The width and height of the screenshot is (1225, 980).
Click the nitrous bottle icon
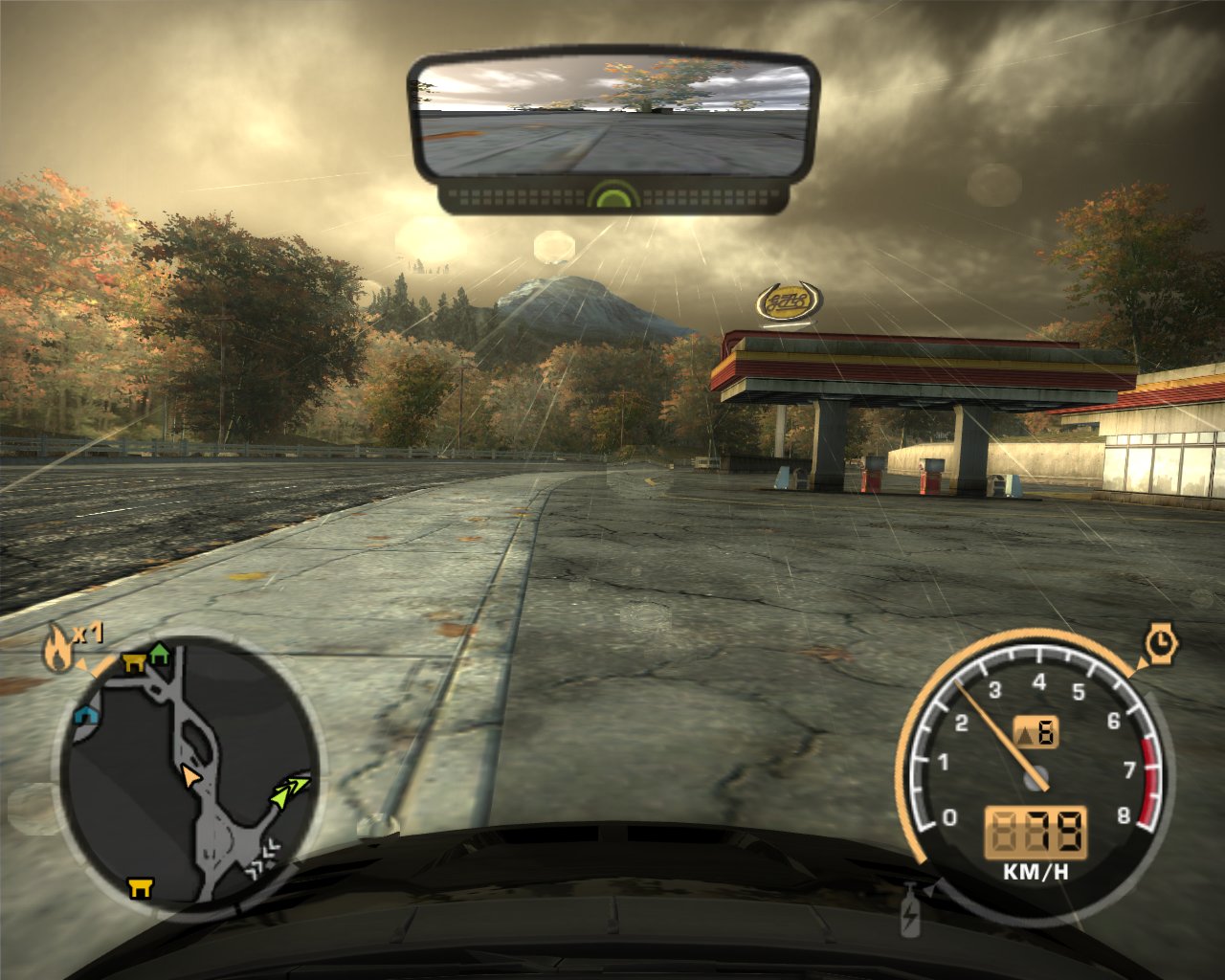point(910,910)
